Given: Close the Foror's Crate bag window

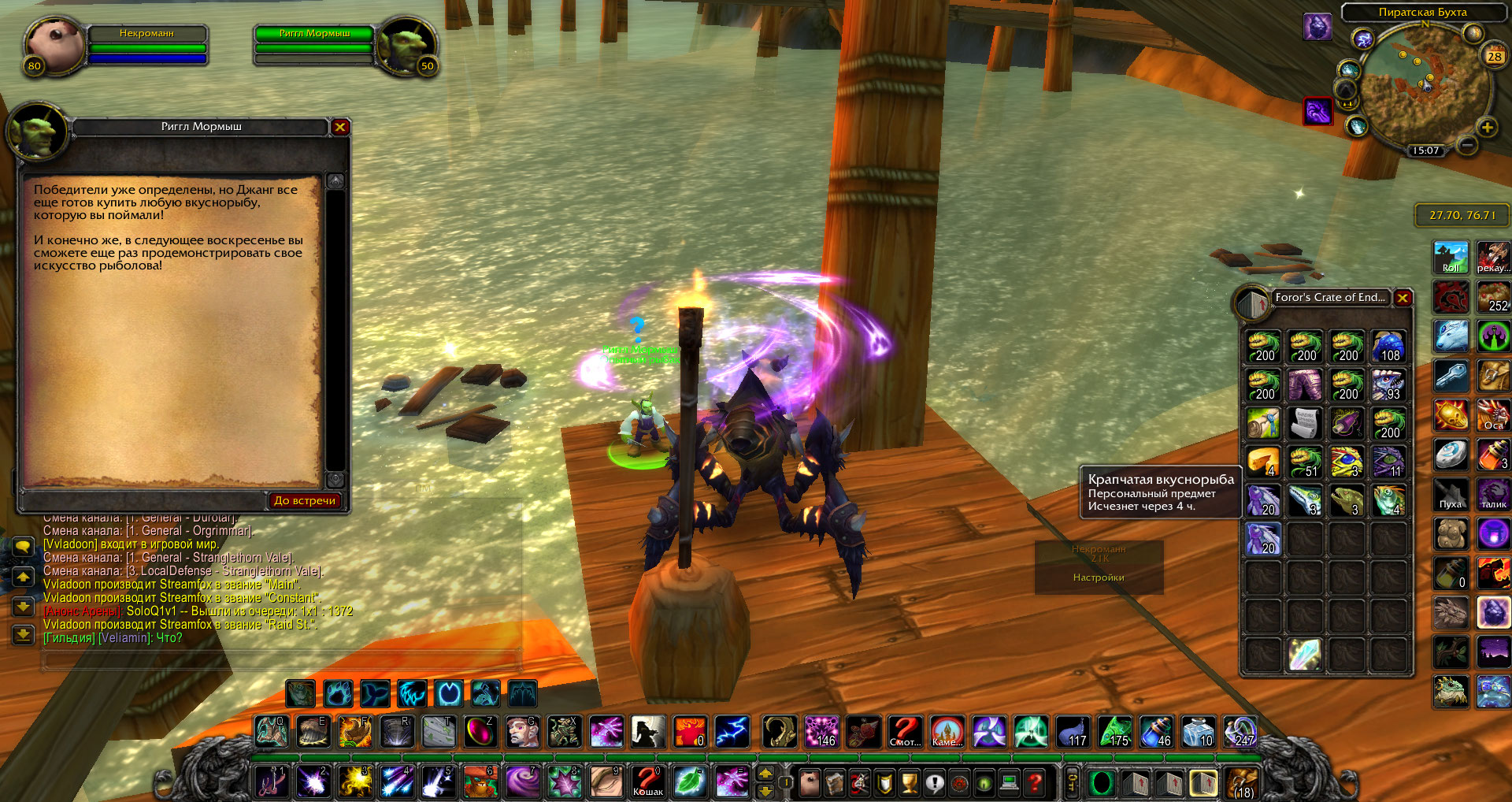Looking at the screenshot, I should 1403,298.
